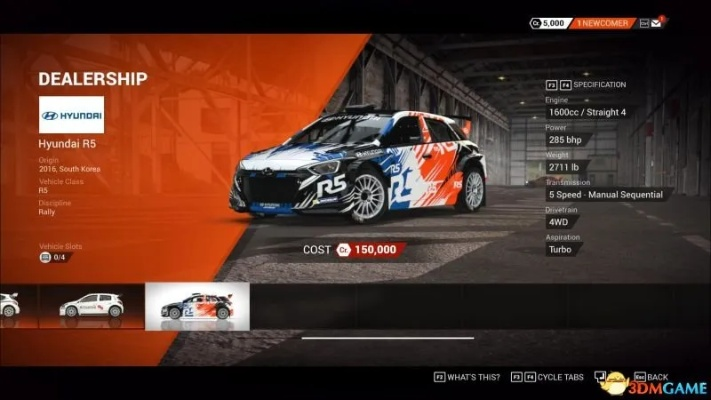Open the mail envelope with notification
The height and width of the screenshot is (400, 711).
657,22
